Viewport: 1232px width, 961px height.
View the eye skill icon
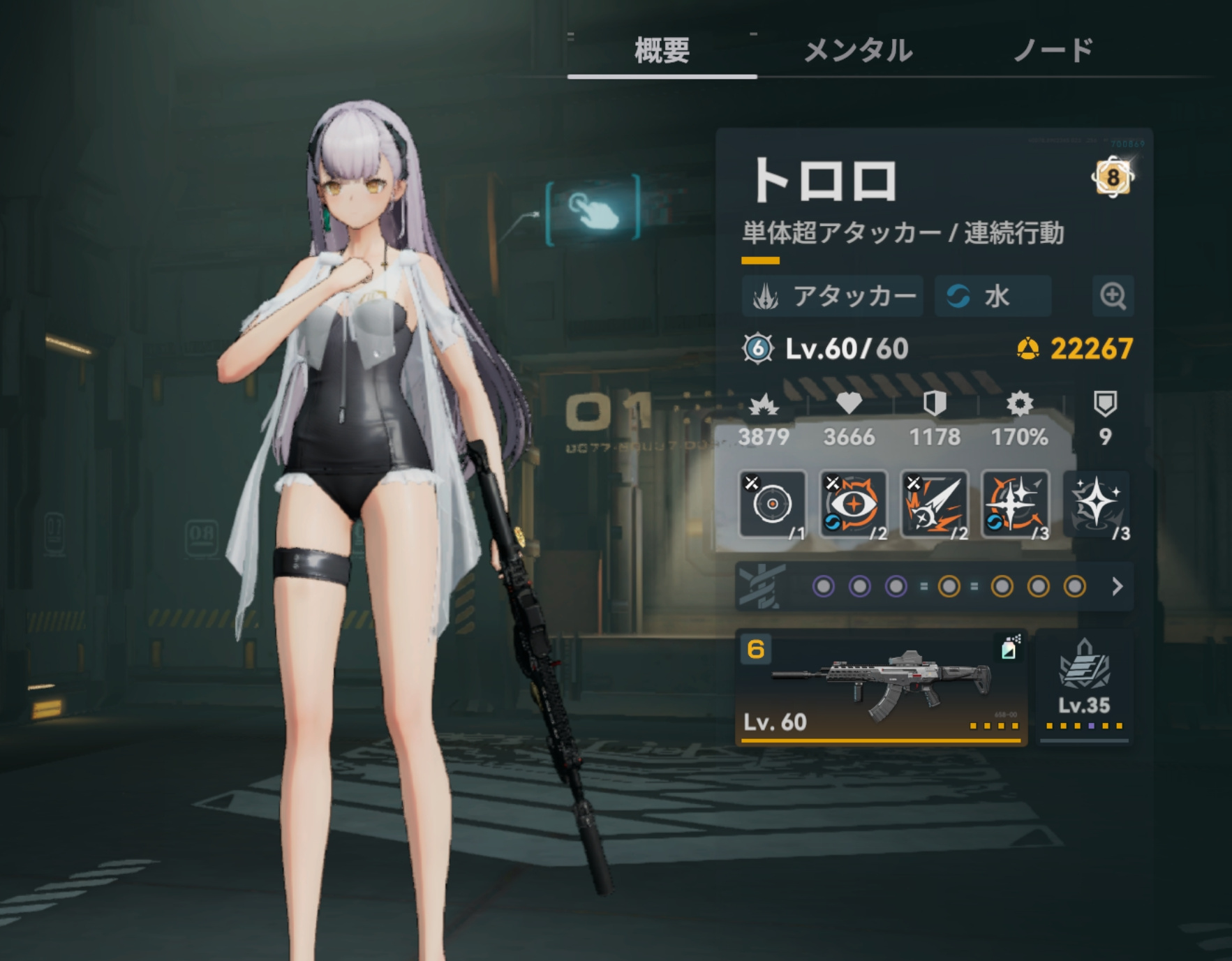(x=853, y=504)
